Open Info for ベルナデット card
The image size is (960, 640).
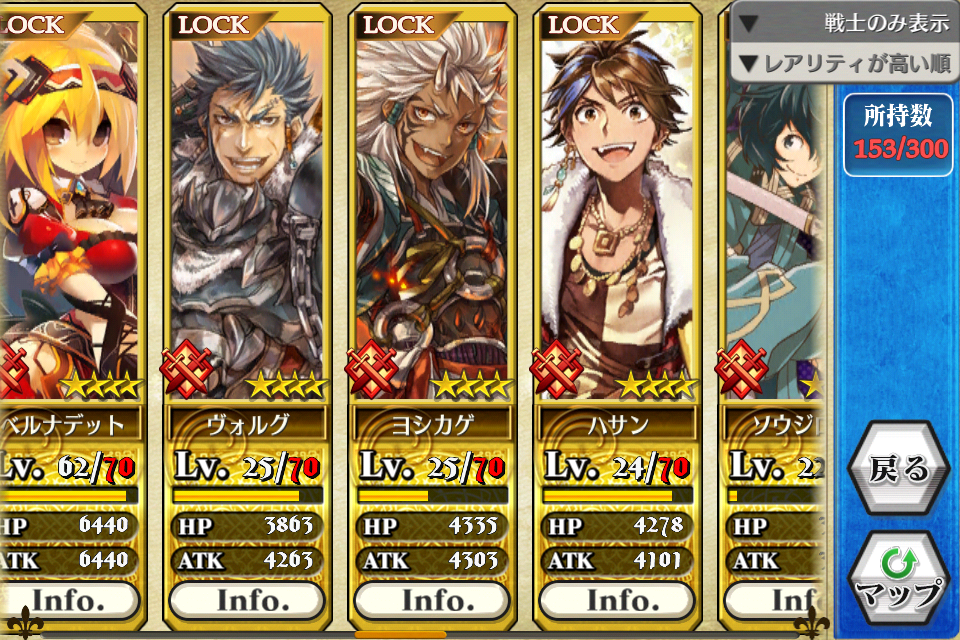pos(70,600)
